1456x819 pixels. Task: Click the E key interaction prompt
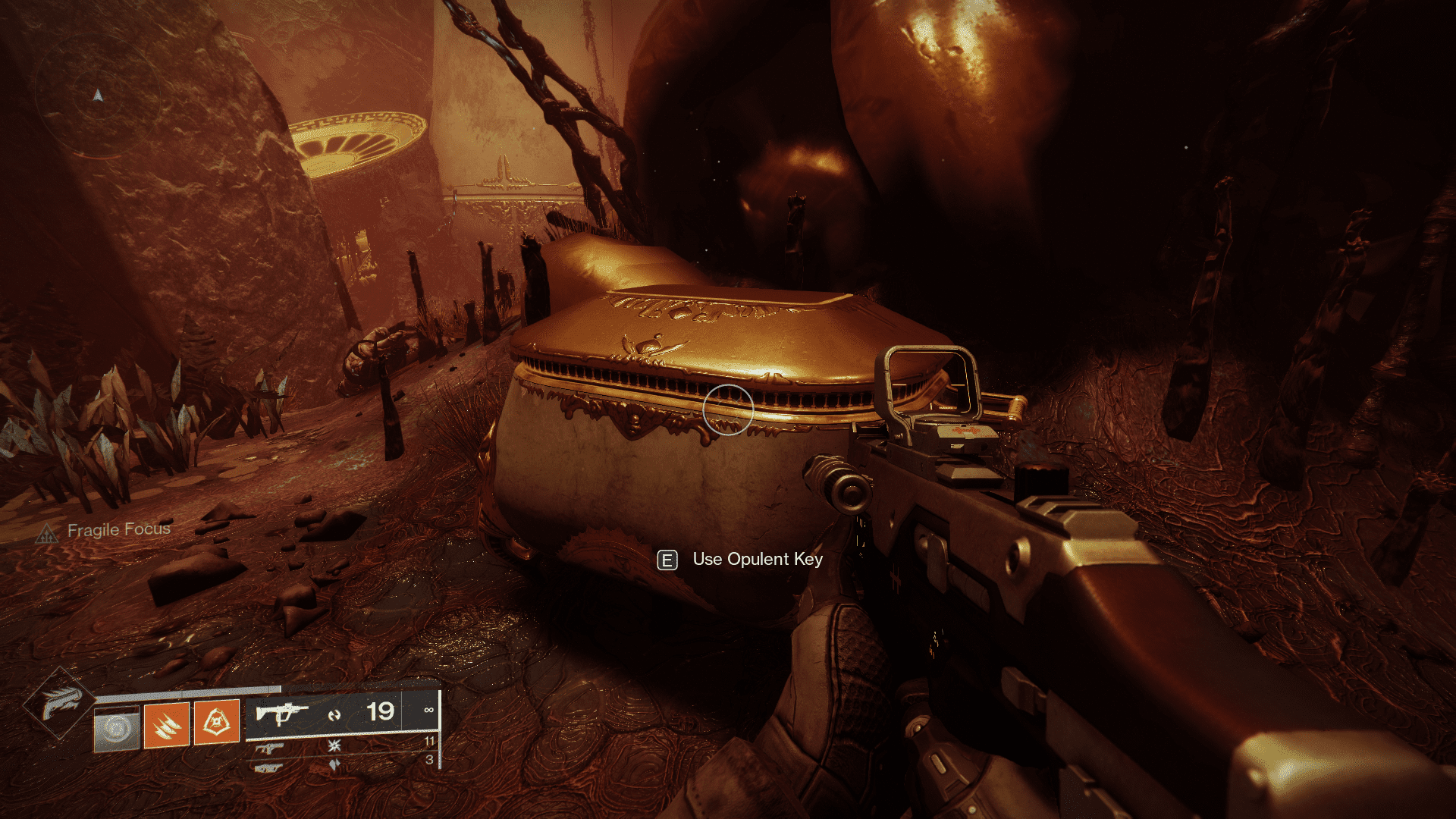click(x=666, y=561)
